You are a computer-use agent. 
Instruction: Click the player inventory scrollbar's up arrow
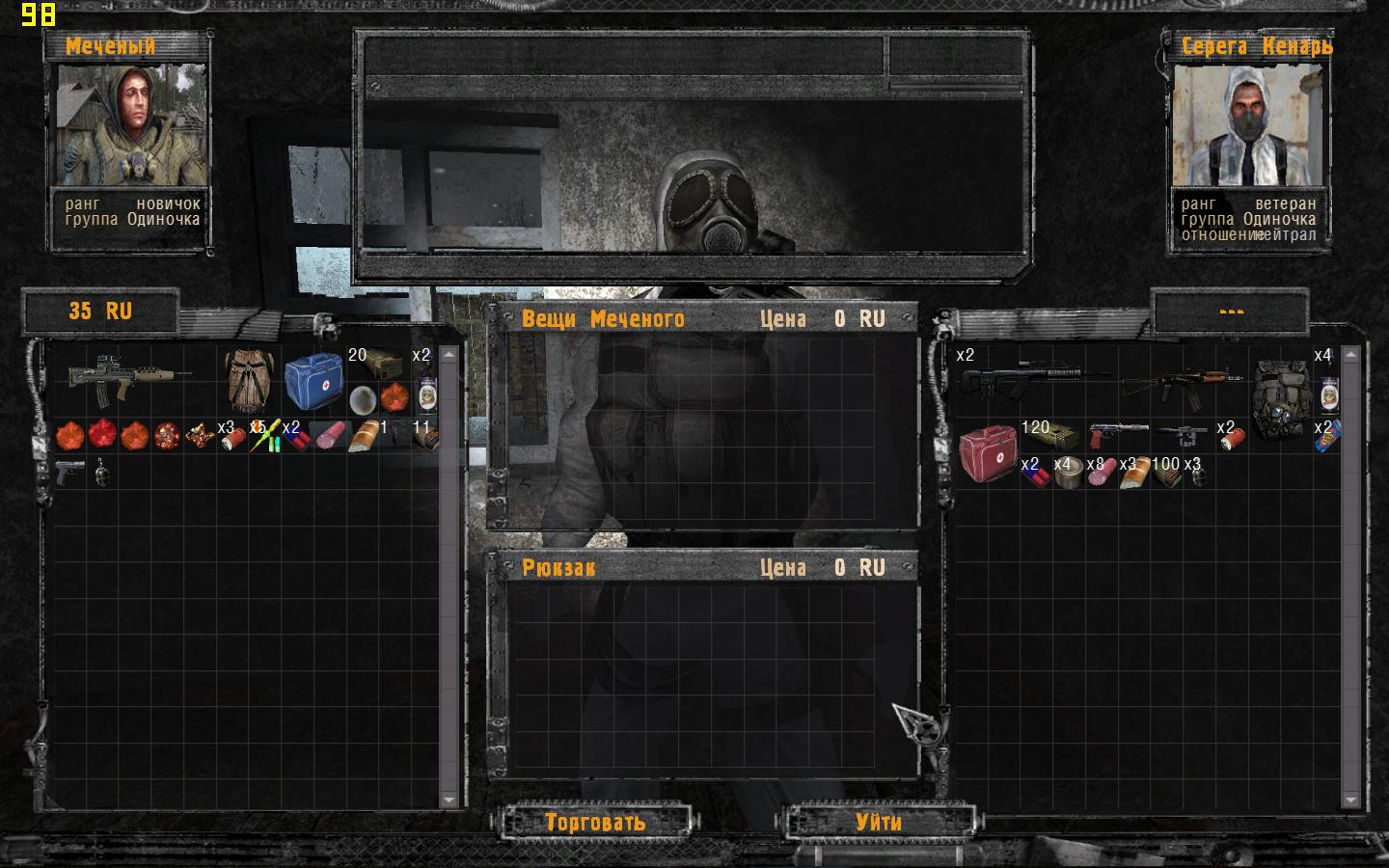tap(449, 355)
